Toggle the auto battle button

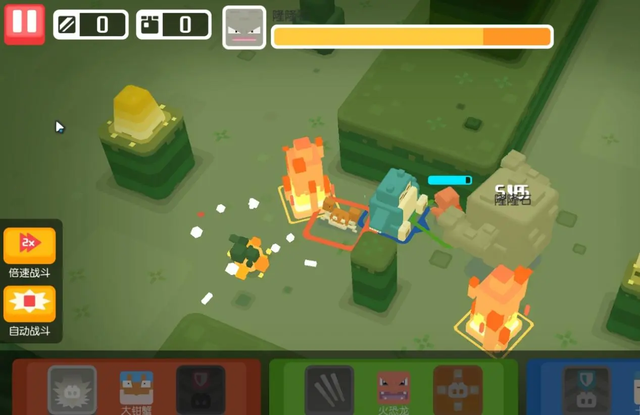[x=30, y=303]
